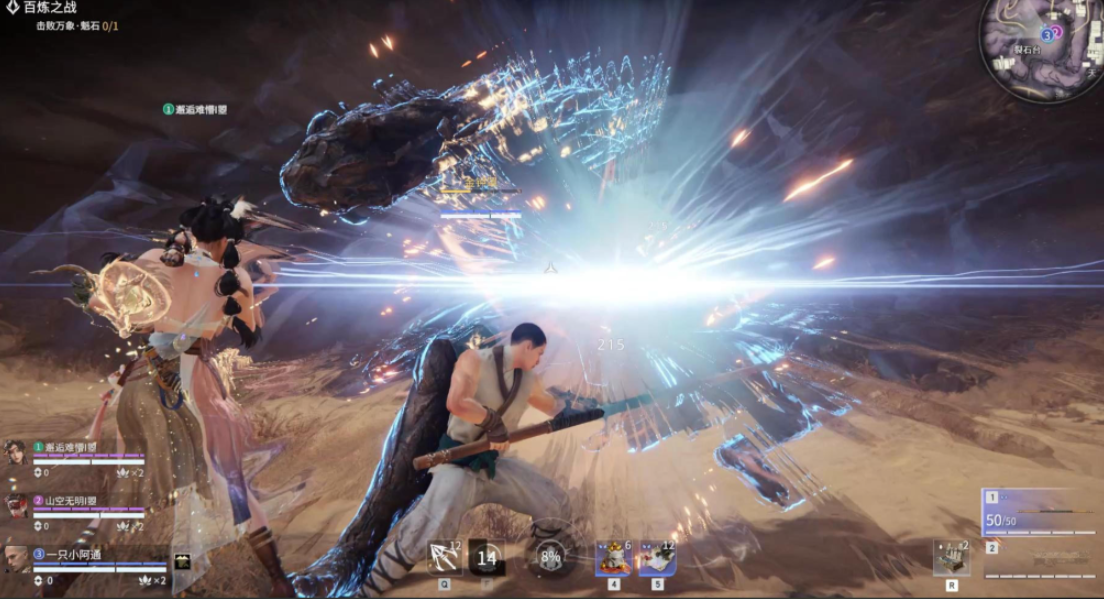Click the small status icon beside 一只小阿通
This screenshot has width=1104, height=599.
[182, 562]
